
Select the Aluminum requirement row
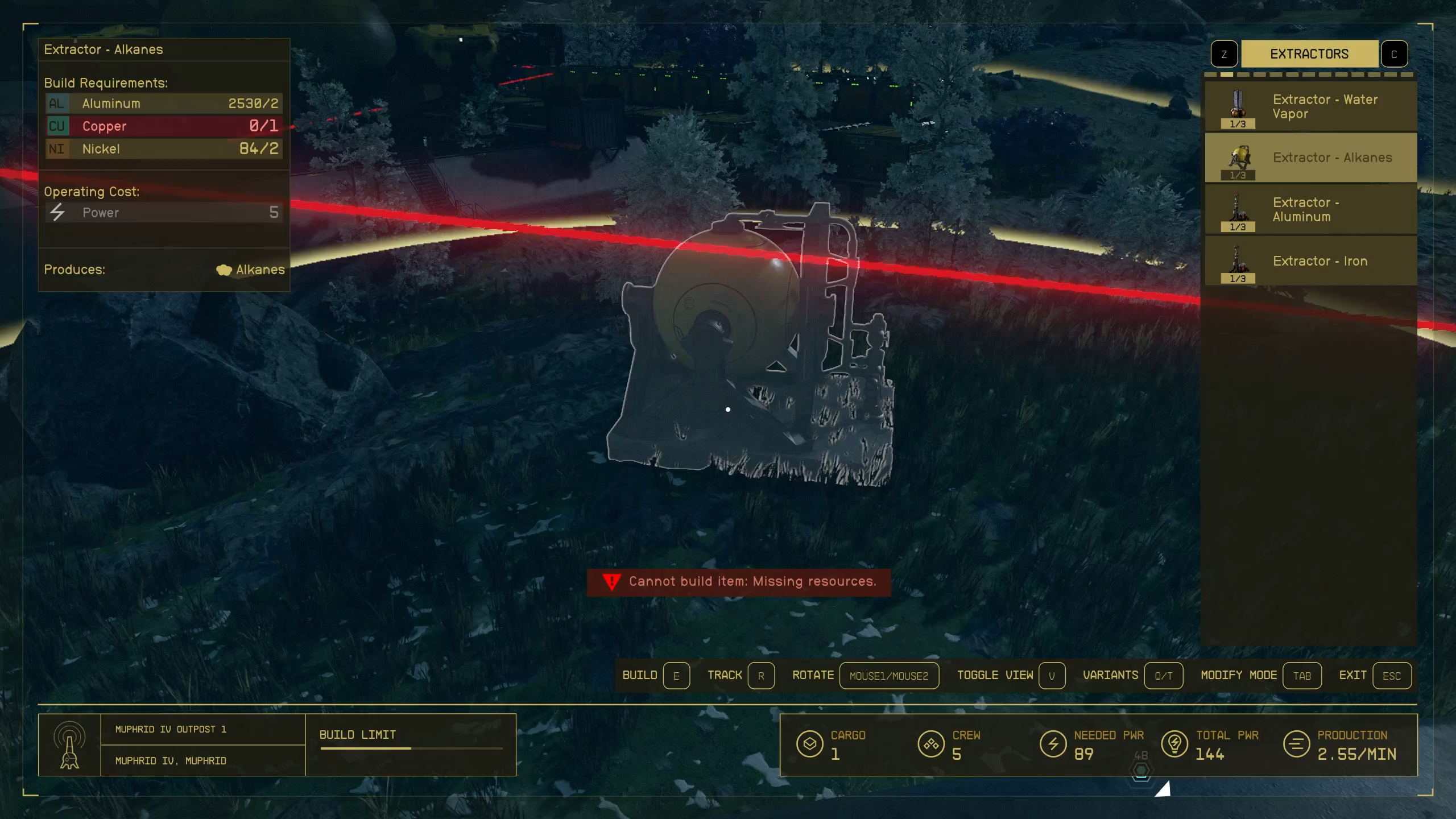(x=164, y=104)
